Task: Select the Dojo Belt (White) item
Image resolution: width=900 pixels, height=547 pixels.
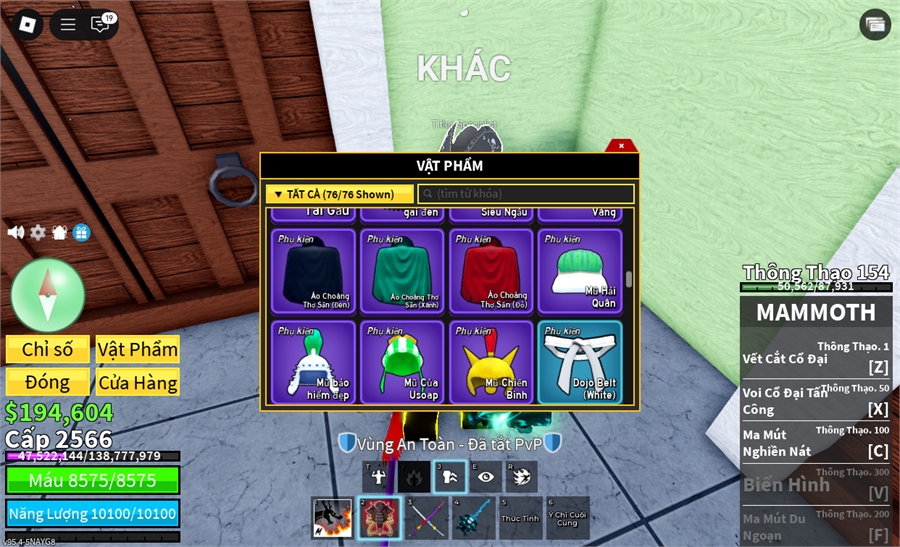Action: point(580,362)
